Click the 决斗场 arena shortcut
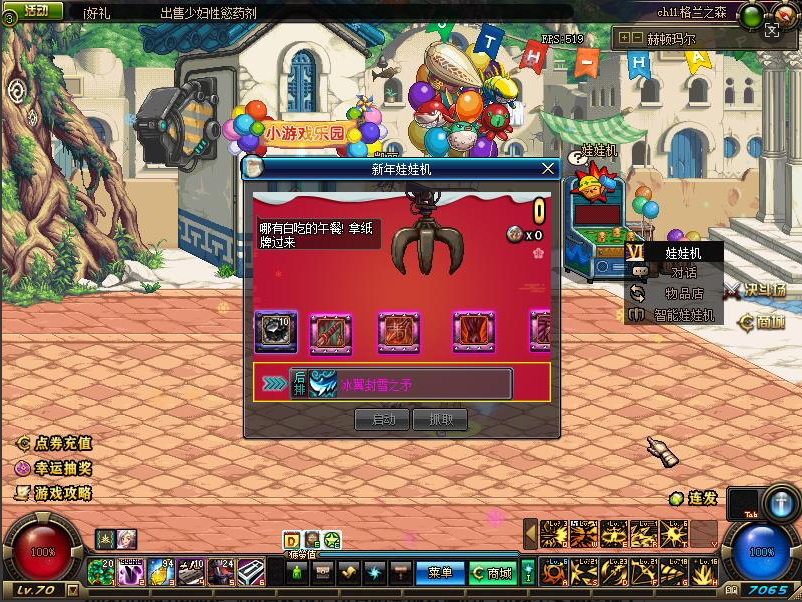 click(x=755, y=290)
